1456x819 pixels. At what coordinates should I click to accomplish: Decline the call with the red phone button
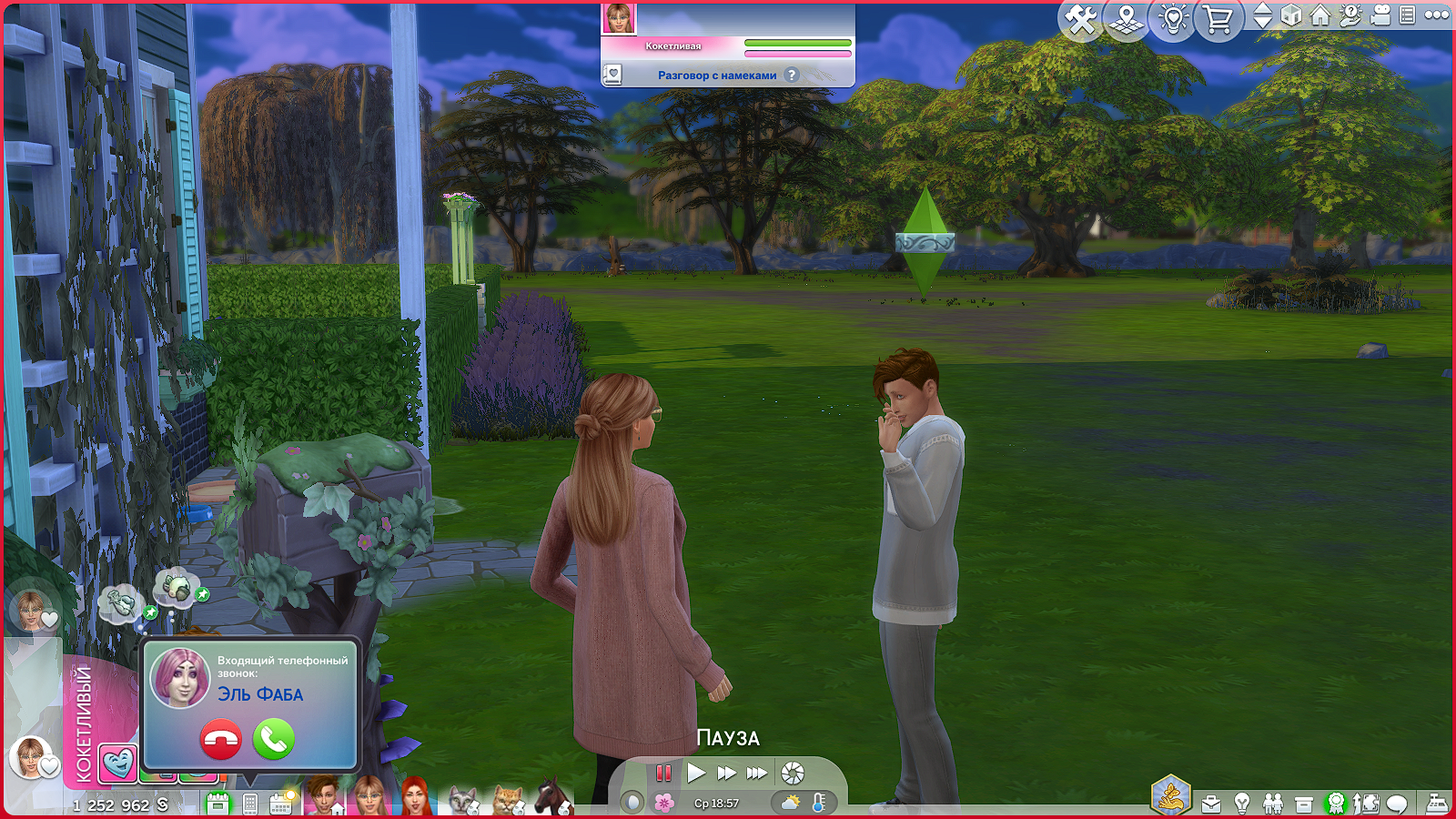click(220, 739)
